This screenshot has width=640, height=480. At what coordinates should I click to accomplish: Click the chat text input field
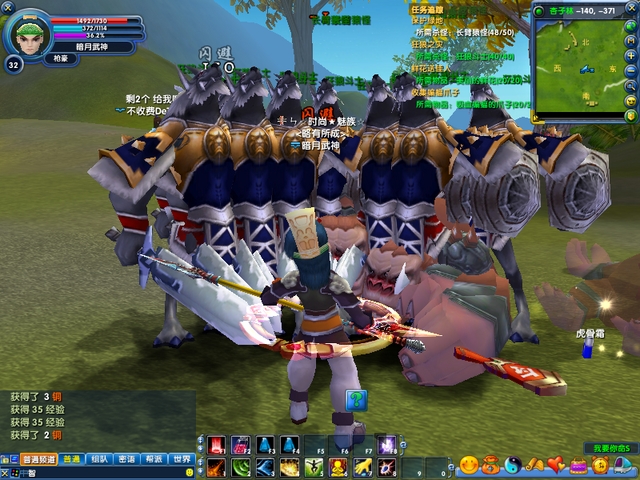click(100, 472)
